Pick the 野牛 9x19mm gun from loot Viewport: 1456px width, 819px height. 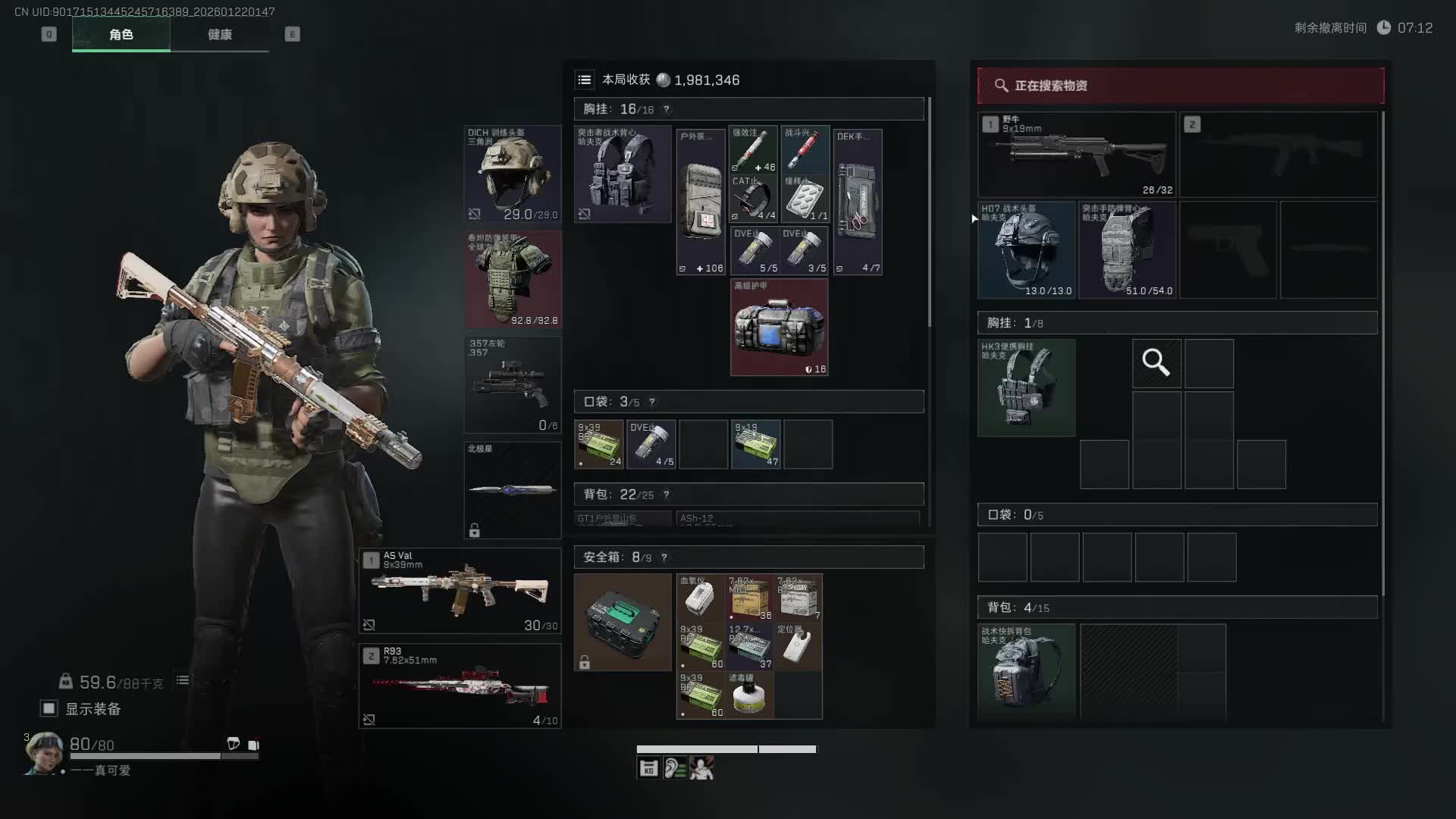(1077, 155)
